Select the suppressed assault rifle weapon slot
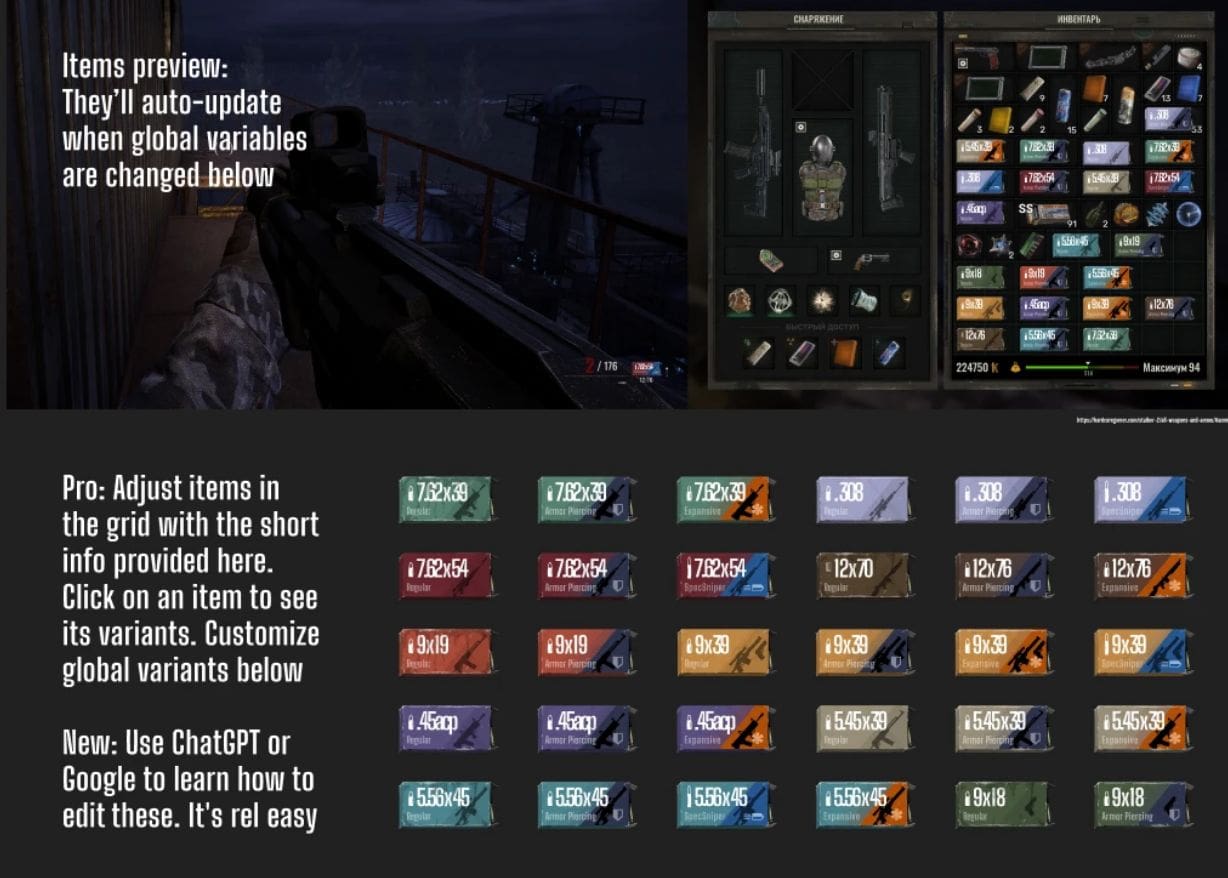Image resolution: width=1228 pixels, height=878 pixels. coord(753,142)
